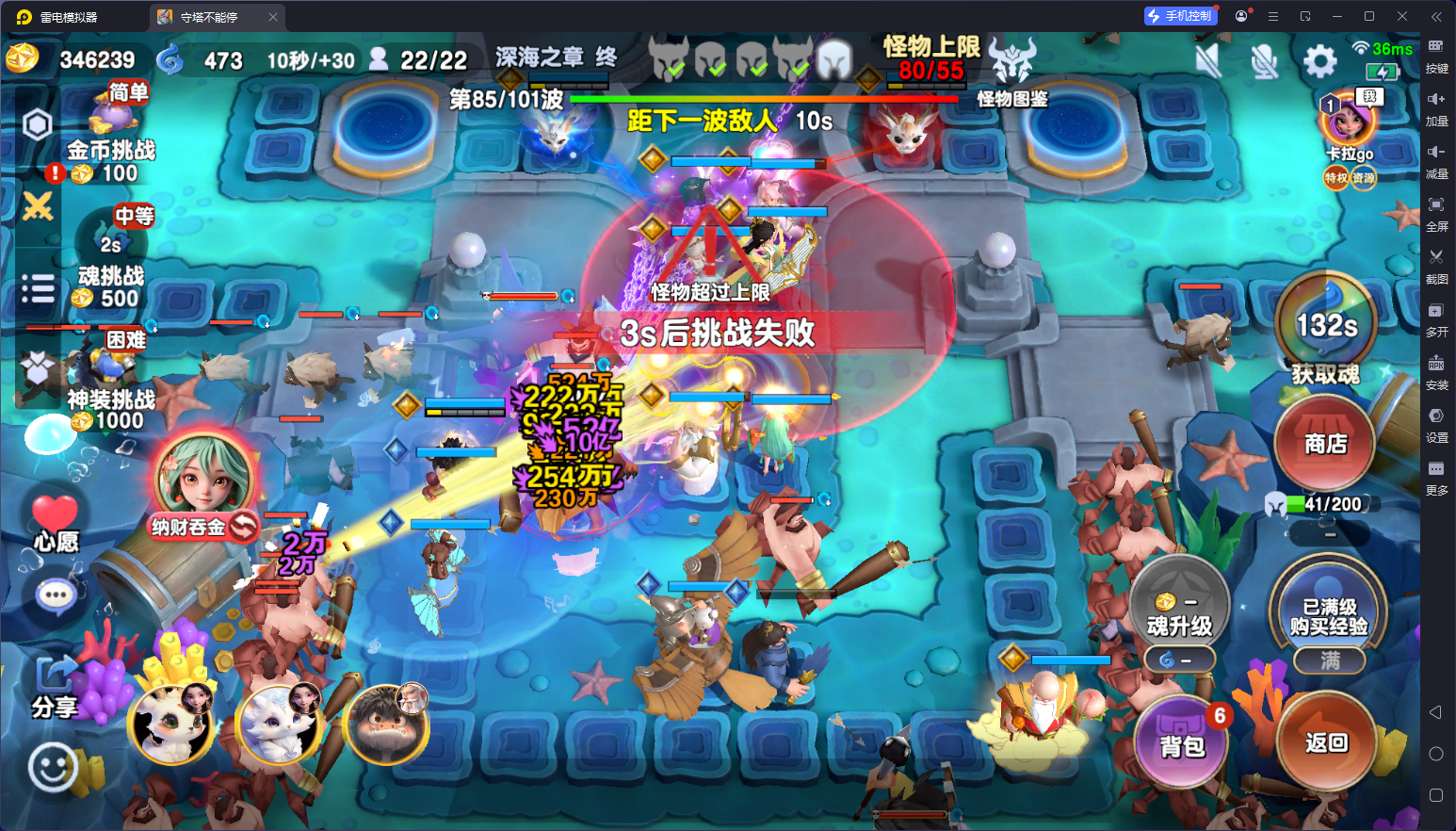The width and height of the screenshot is (1456, 831).
Task: Open the 背包 backpack with badge 6
Action: (1180, 742)
